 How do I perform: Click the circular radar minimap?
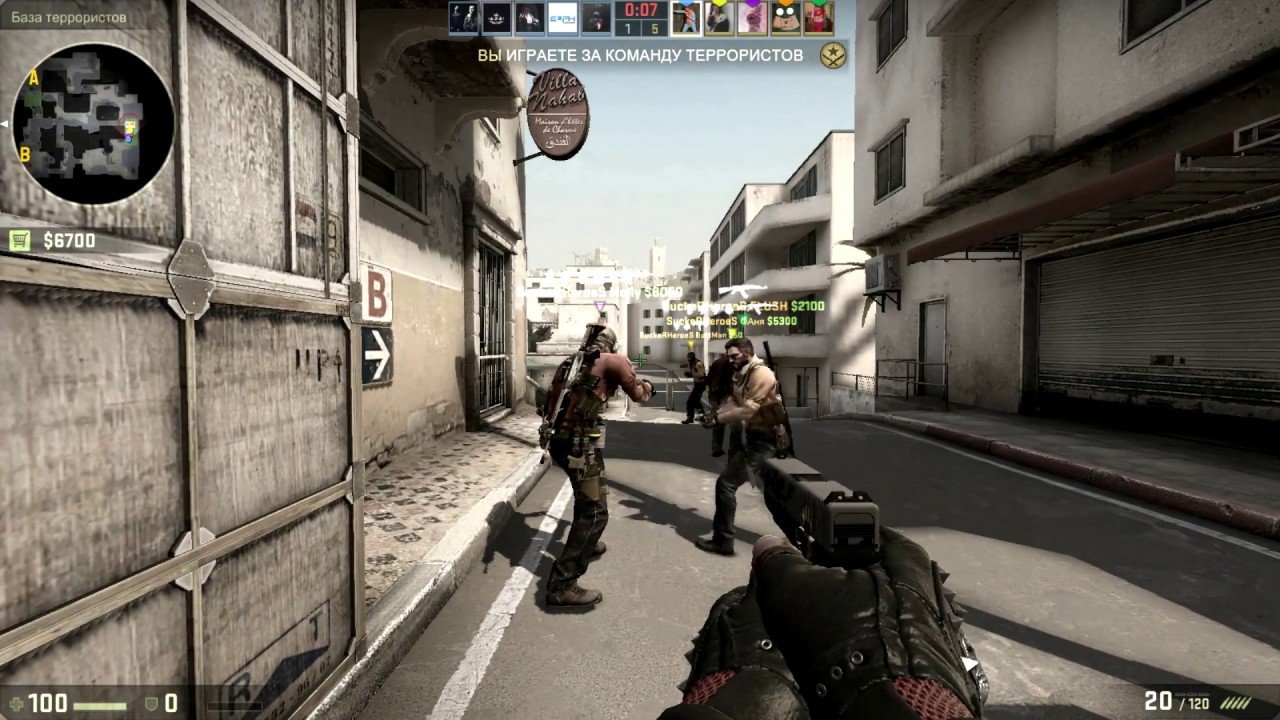93,123
